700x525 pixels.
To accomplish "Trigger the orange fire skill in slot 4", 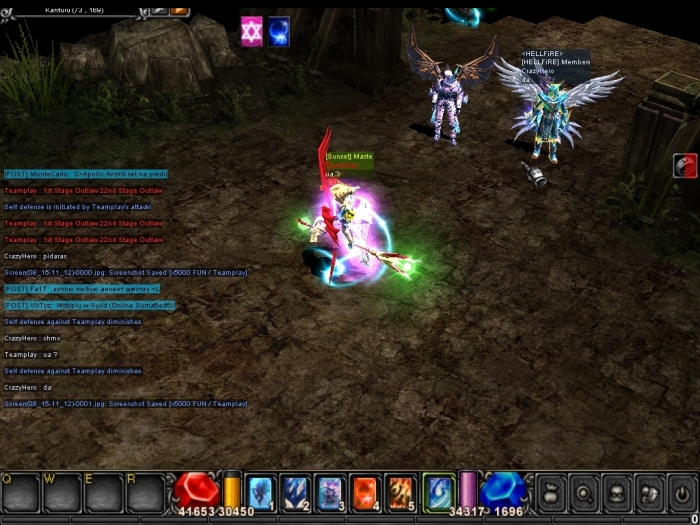I will (365, 492).
